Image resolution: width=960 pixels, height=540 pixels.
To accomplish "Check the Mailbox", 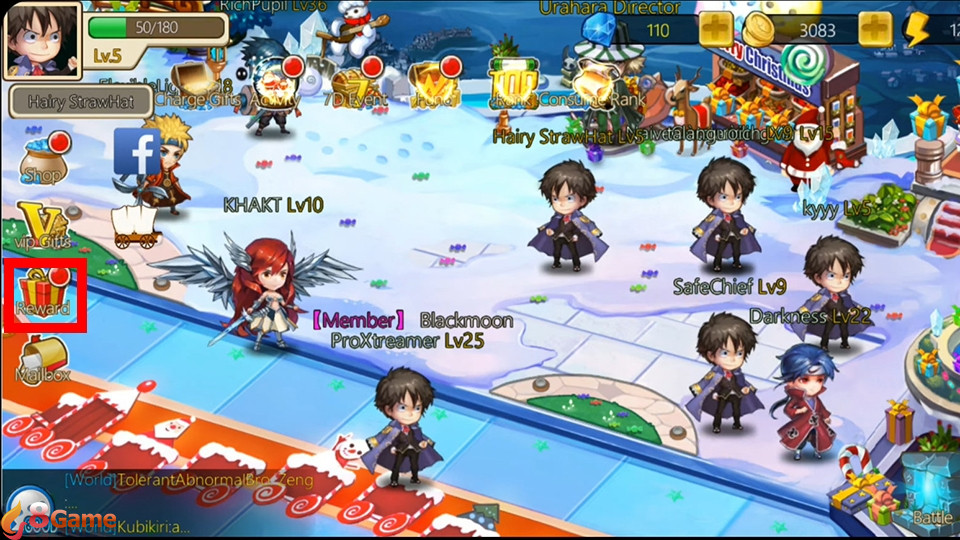I will pyautogui.click(x=43, y=358).
